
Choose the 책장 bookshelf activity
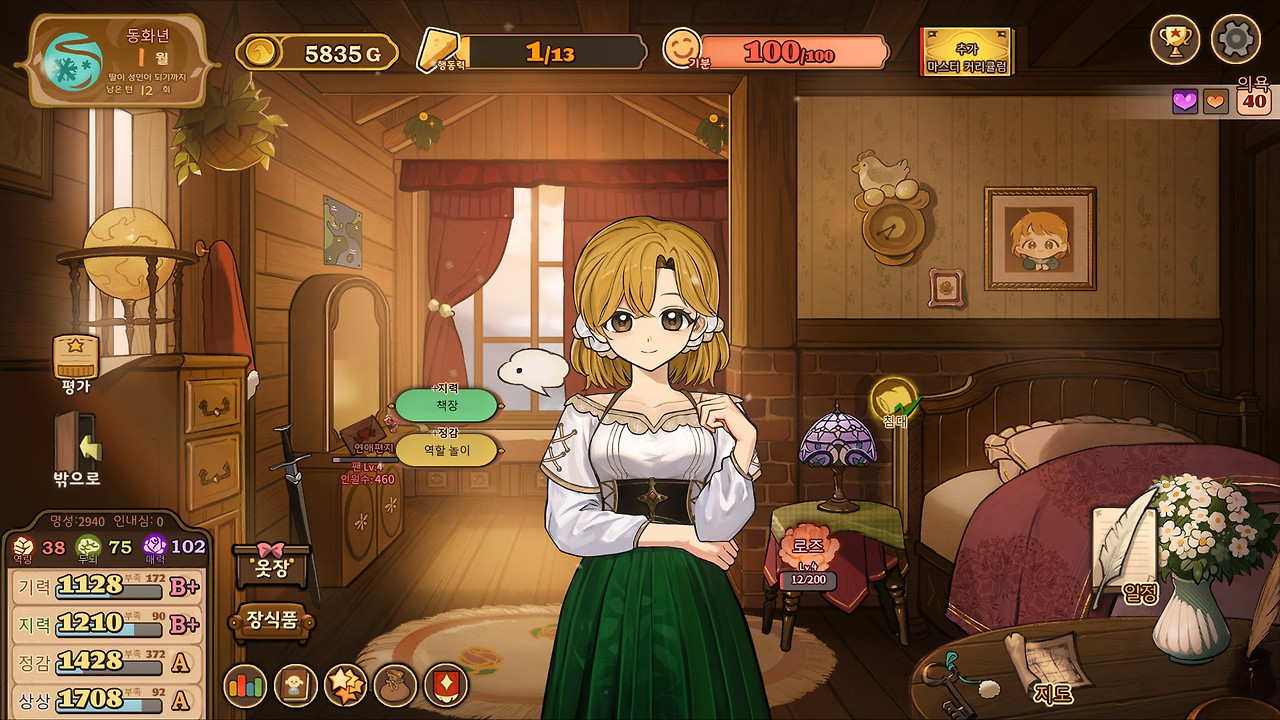point(446,405)
